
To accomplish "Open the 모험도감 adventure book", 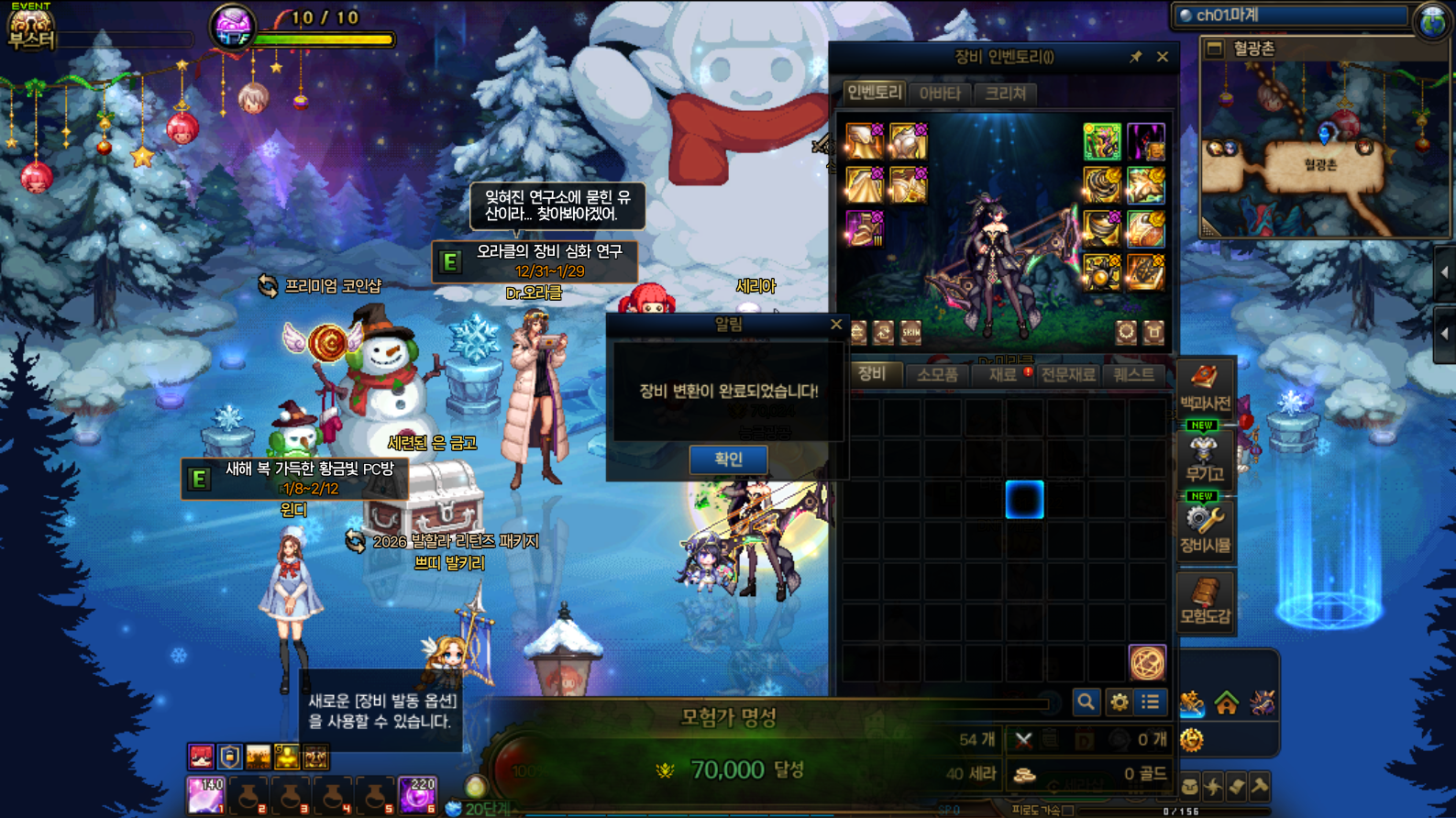I will 1205,602.
